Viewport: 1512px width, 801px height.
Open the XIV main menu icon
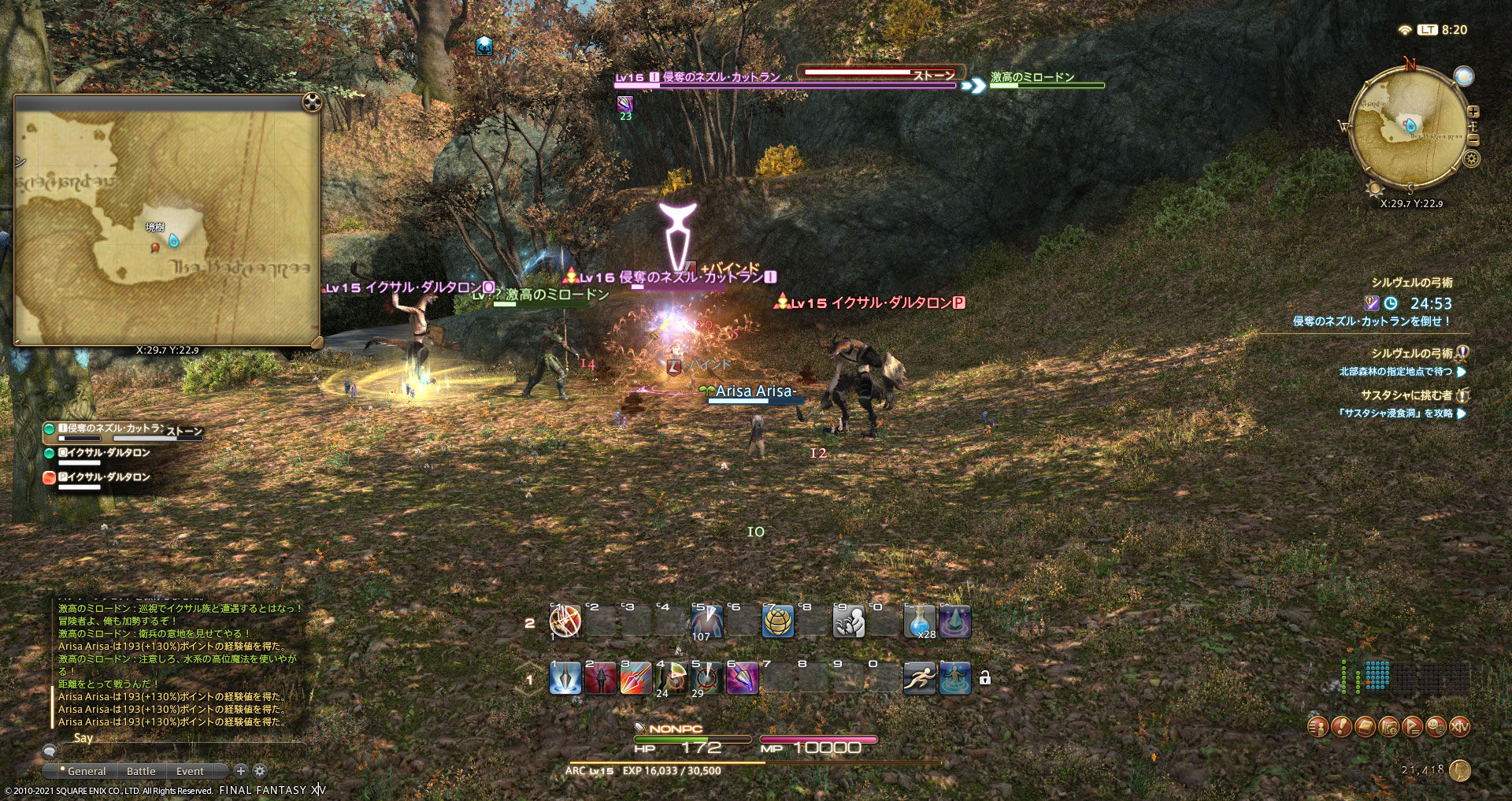coord(1459,726)
